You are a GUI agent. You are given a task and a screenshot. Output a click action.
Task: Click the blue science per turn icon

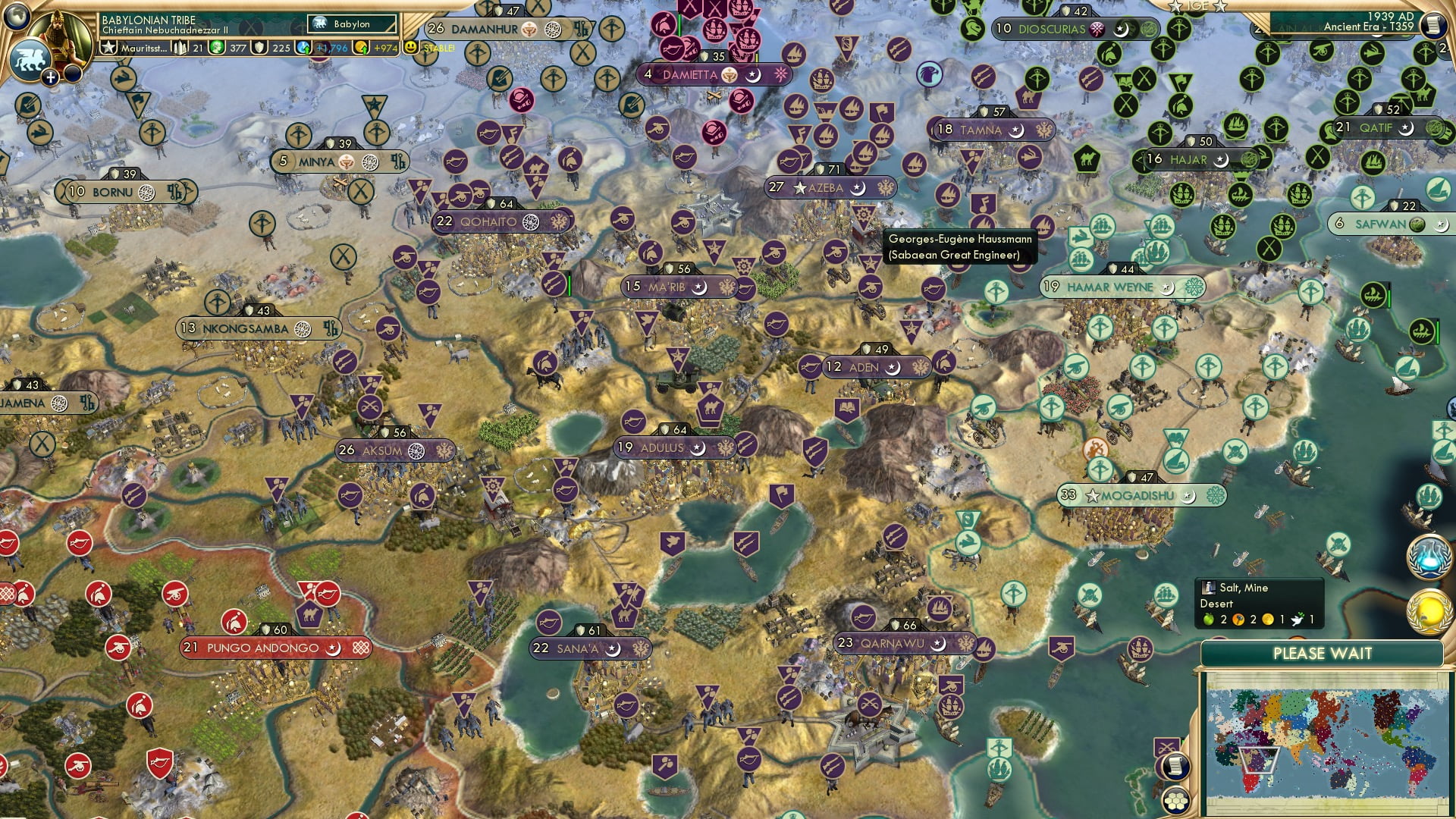point(305,48)
